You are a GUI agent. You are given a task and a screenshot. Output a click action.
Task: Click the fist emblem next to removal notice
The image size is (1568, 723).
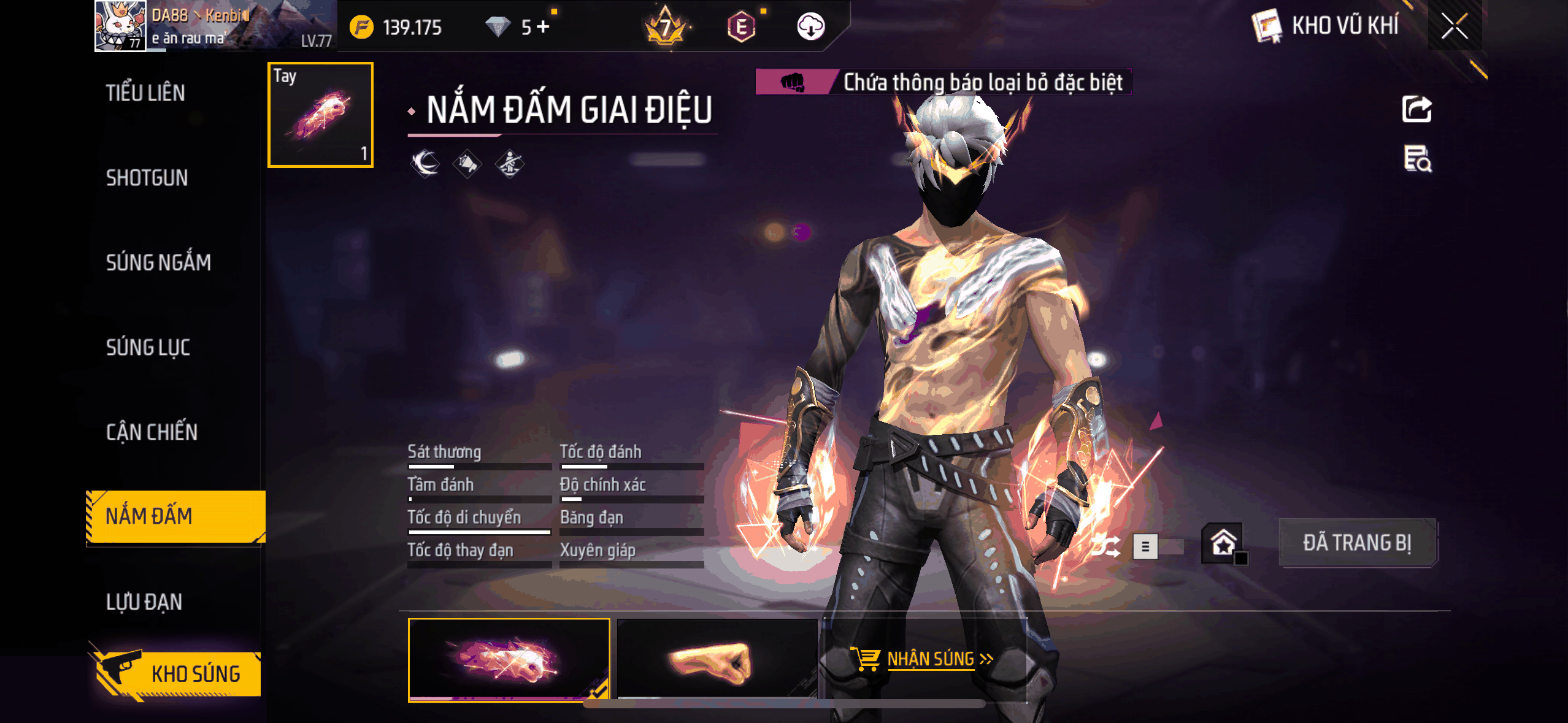click(x=792, y=80)
